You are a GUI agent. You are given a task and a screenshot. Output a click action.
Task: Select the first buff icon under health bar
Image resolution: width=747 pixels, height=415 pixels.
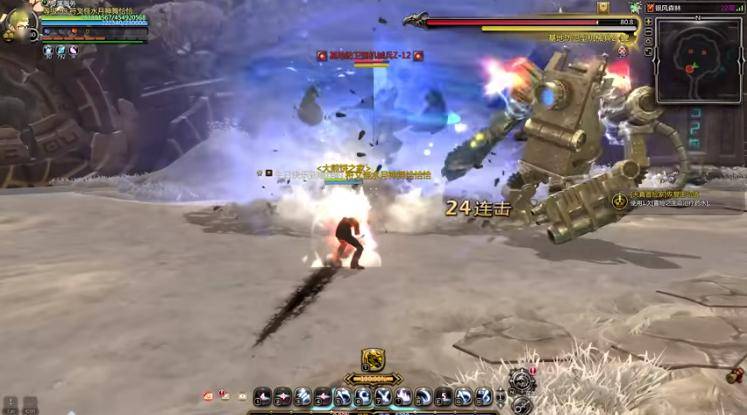(x=47, y=49)
